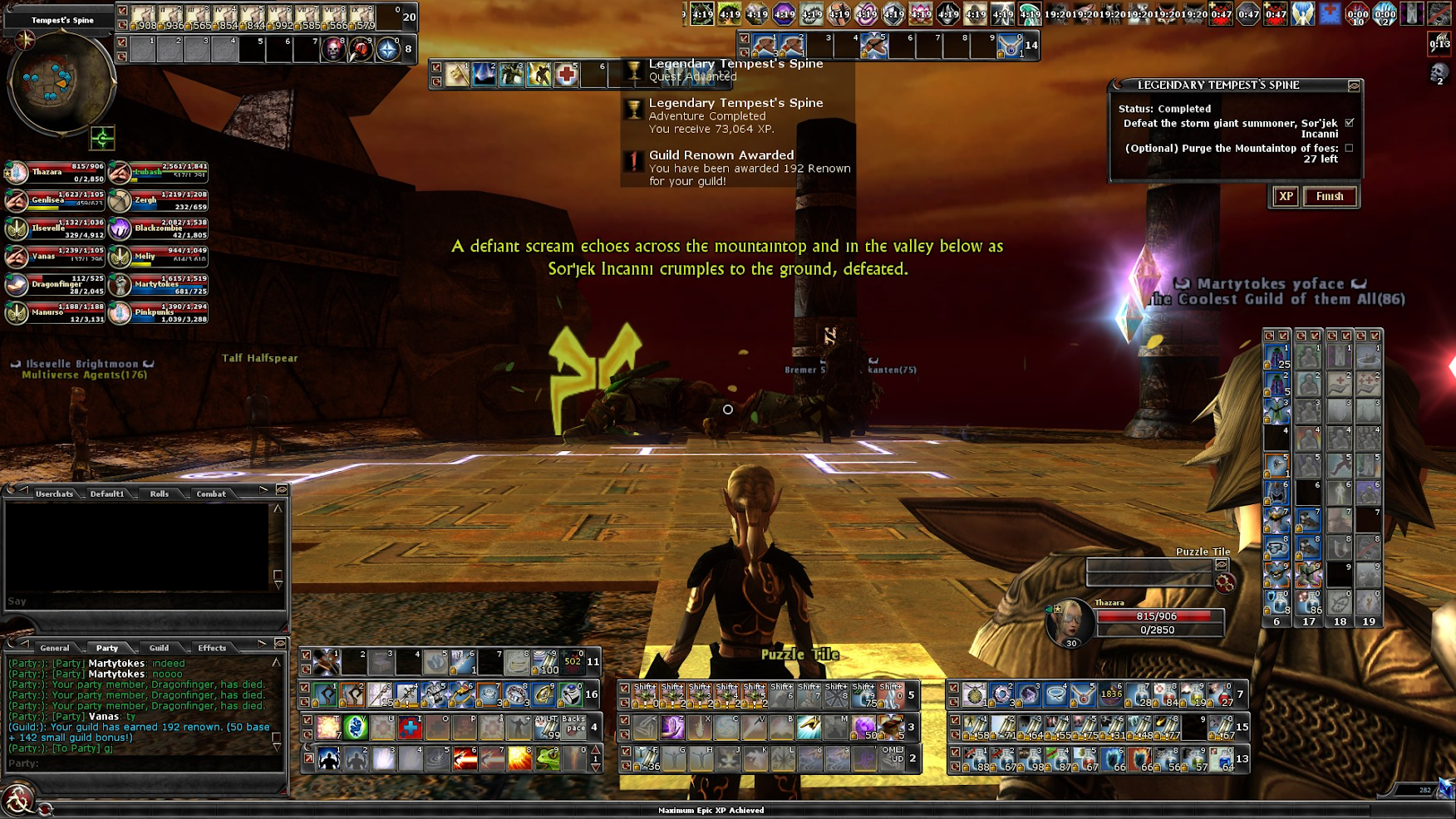Switch to the Combat log tab
The width and height of the screenshot is (1456, 819).
tap(211, 494)
